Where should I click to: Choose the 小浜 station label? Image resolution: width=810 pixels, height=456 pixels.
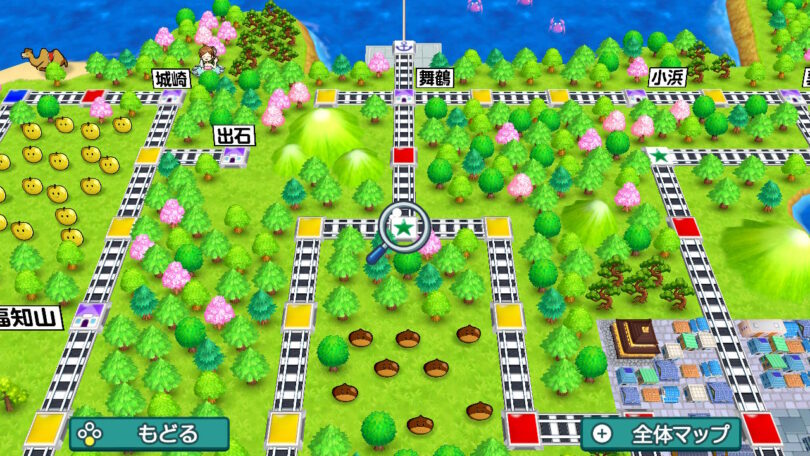coord(666,76)
